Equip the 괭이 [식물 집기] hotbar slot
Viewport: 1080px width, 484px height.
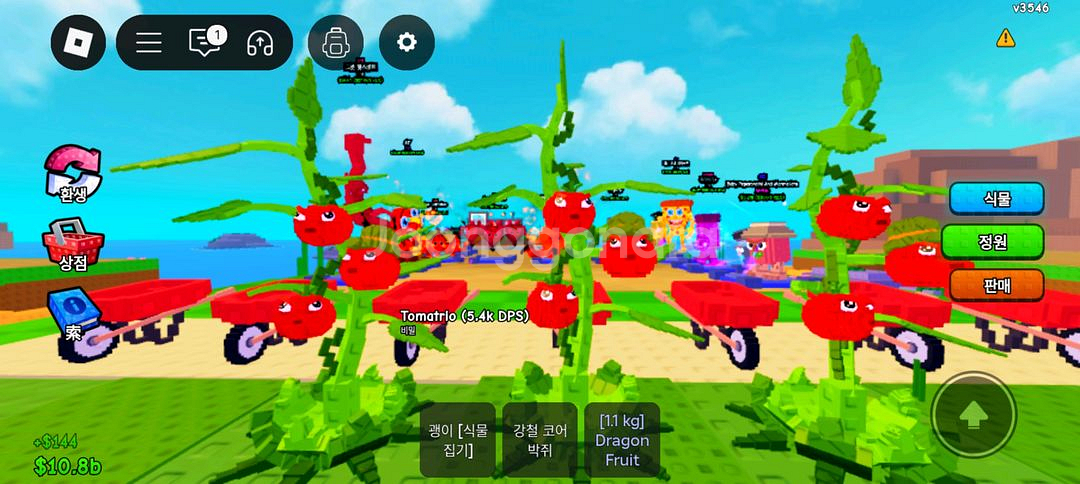tap(458, 440)
